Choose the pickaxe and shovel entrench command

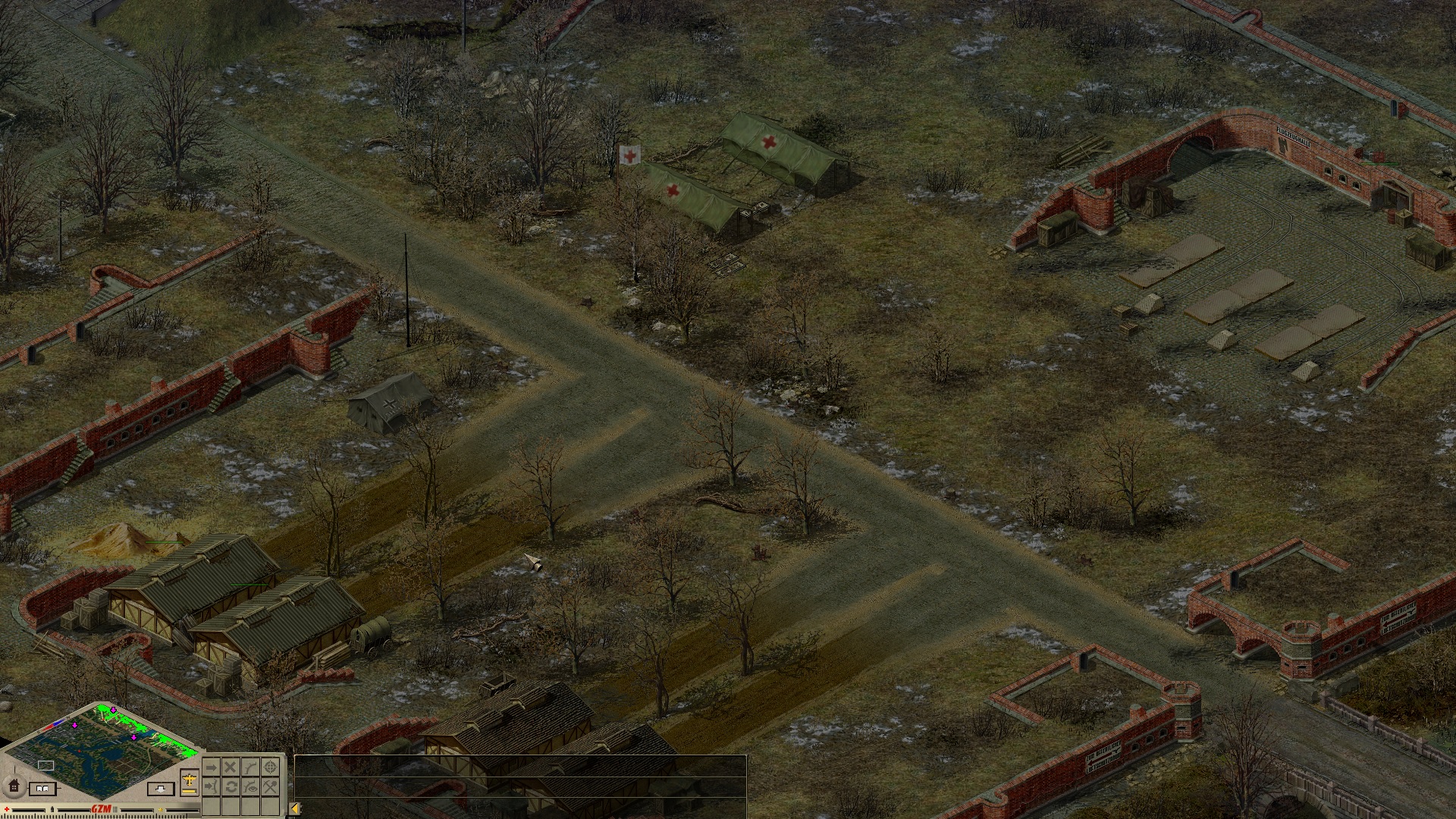coord(271,786)
